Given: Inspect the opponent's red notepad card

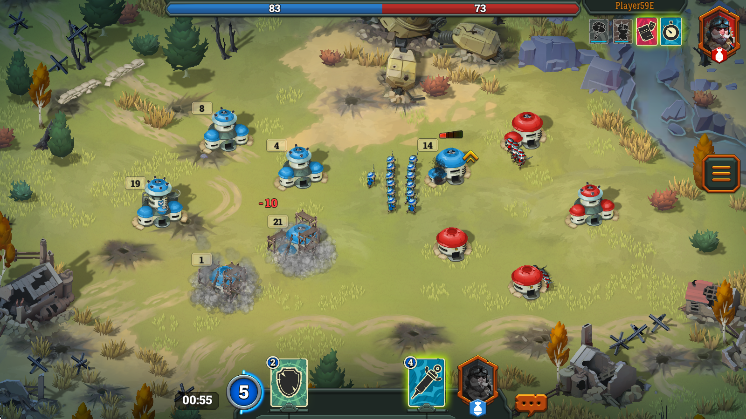Looking at the screenshot, I should (x=647, y=31).
